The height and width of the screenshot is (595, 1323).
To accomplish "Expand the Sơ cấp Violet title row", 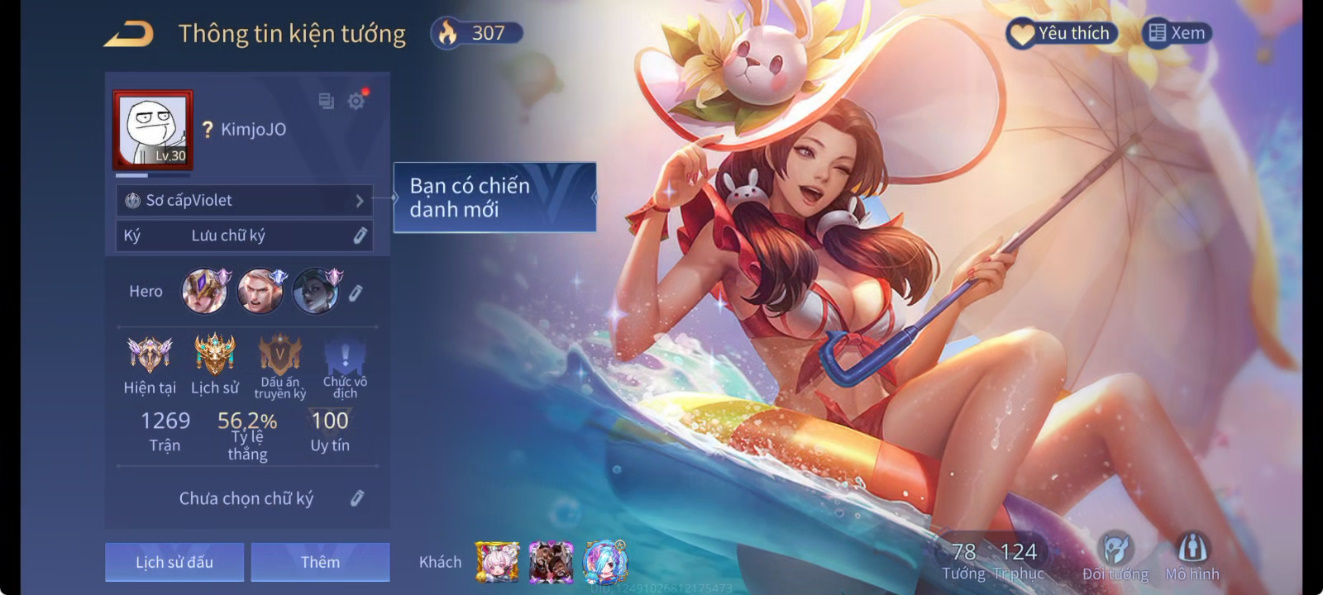I will (x=244, y=200).
